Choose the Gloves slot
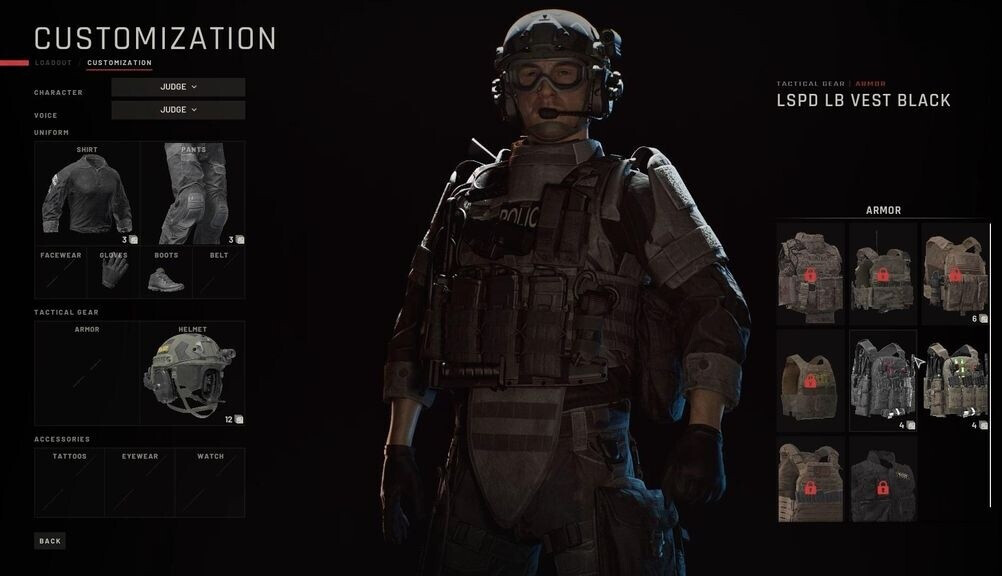1002x576 pixels. 113,273
